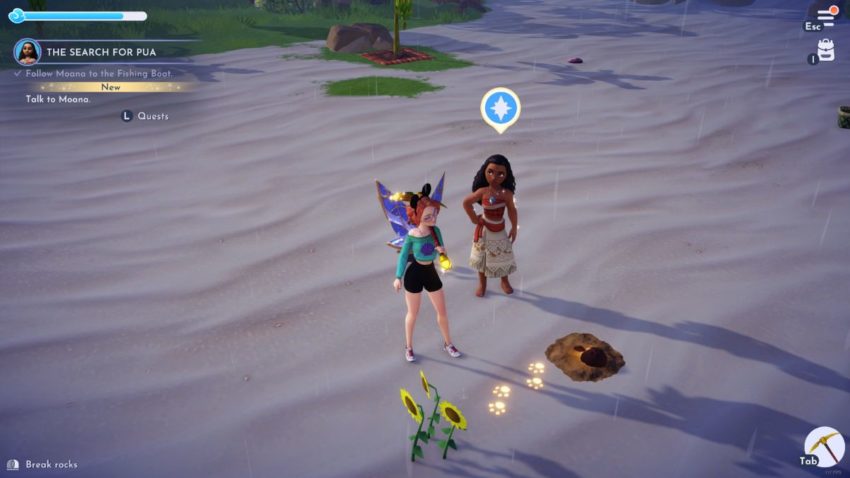Click Moana's quest portrait icon
The width and height of the screenshot is (850, 478).
(27, 52)
